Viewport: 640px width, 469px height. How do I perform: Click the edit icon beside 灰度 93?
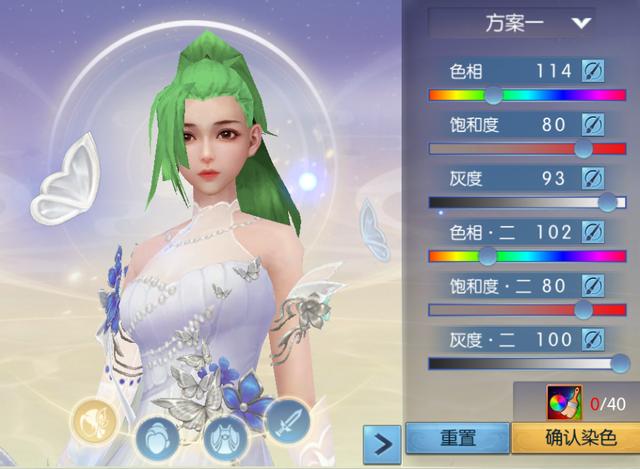coord(593,178)
